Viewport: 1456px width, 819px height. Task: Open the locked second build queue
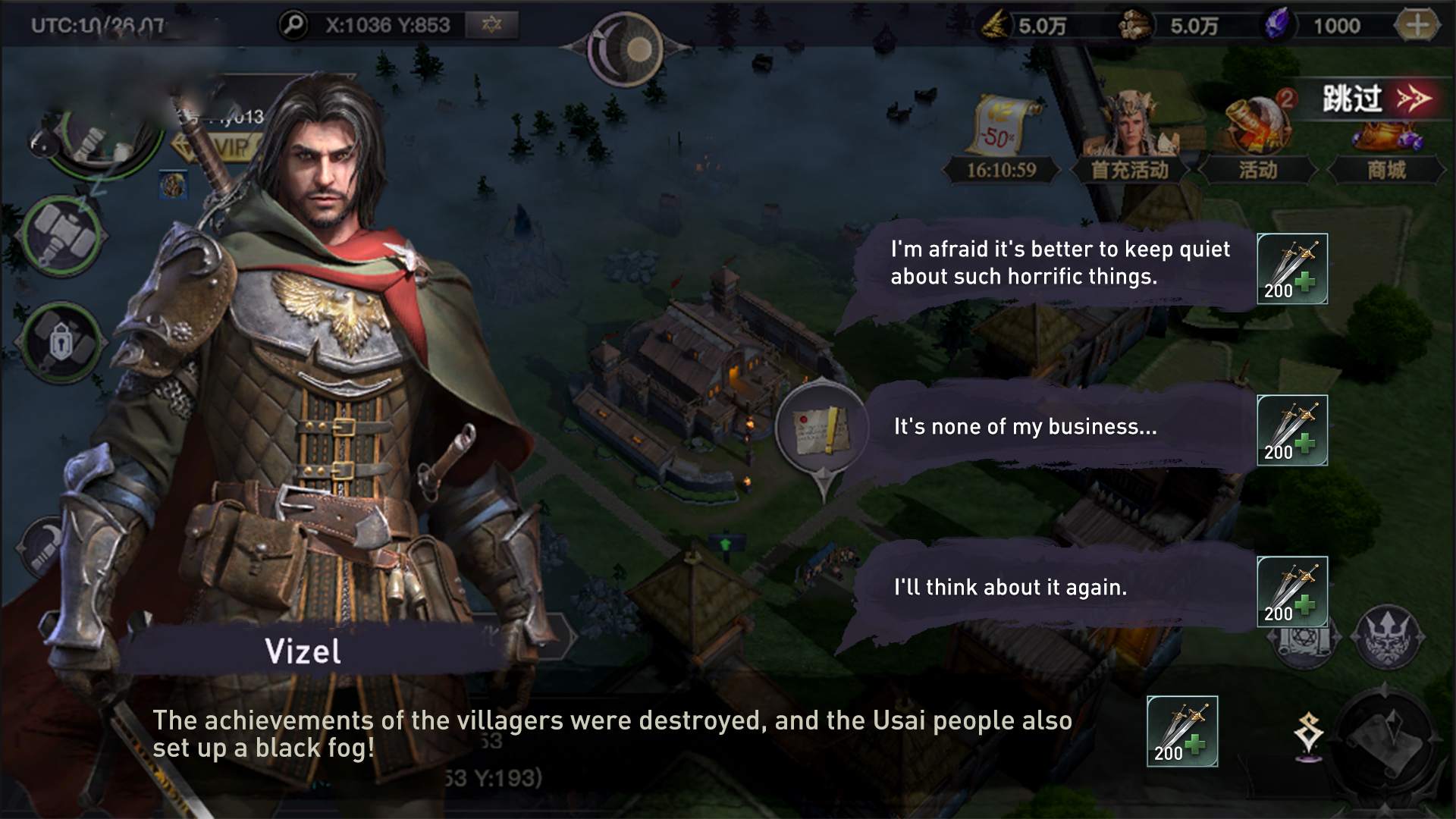pyautogui.click(x=62, y=344)
